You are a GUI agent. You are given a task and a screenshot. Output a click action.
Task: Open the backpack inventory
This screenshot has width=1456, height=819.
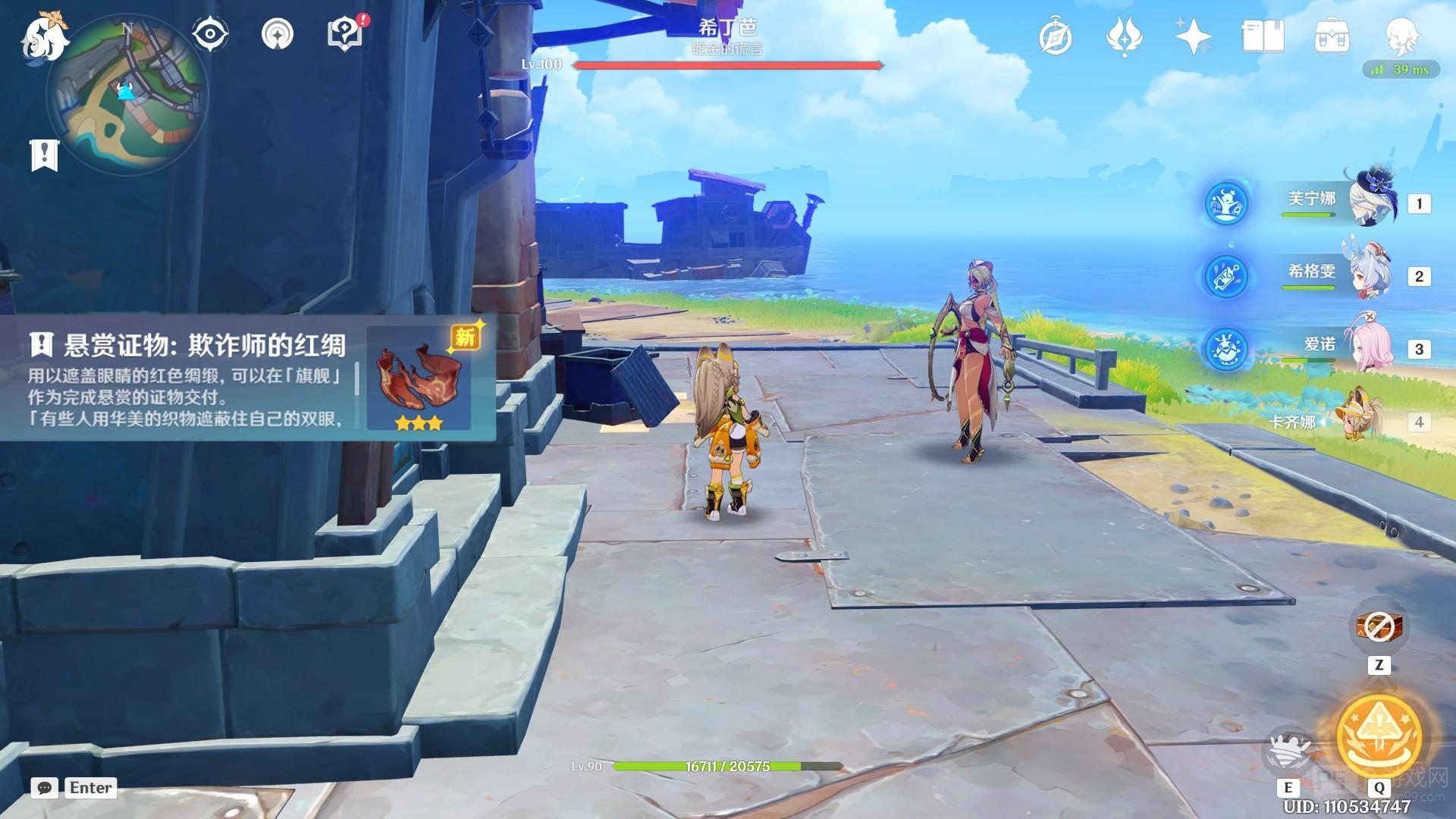[x=1332, y=36]
